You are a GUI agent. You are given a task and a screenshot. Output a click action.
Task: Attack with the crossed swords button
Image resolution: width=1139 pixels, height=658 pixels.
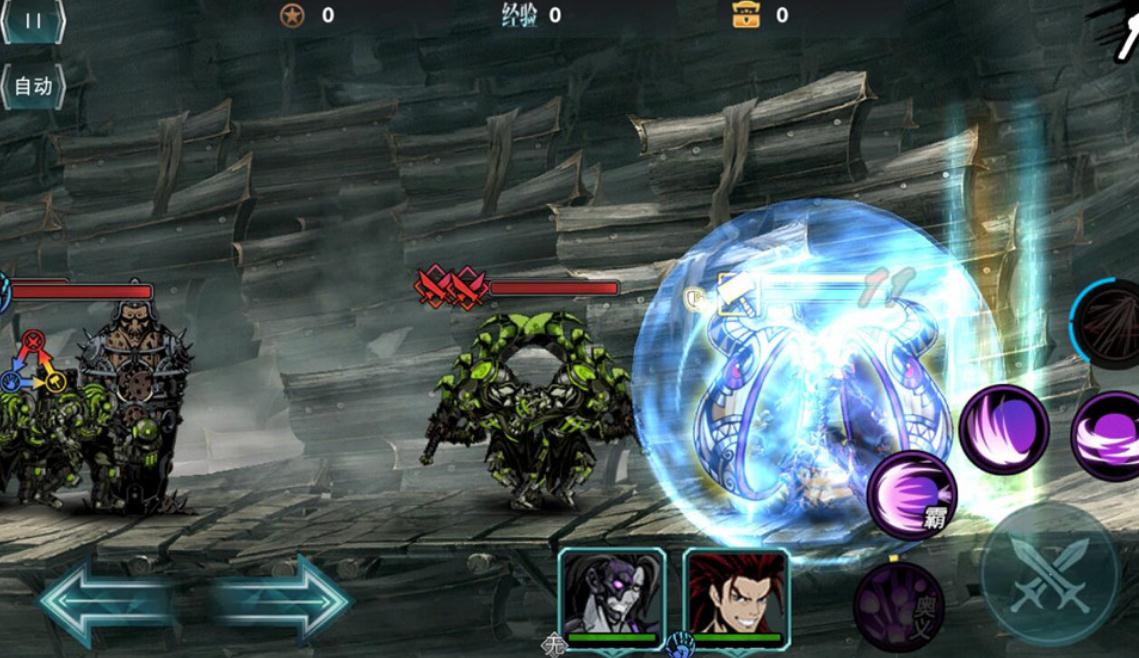pyautogui.click(x=1048, y=574)
